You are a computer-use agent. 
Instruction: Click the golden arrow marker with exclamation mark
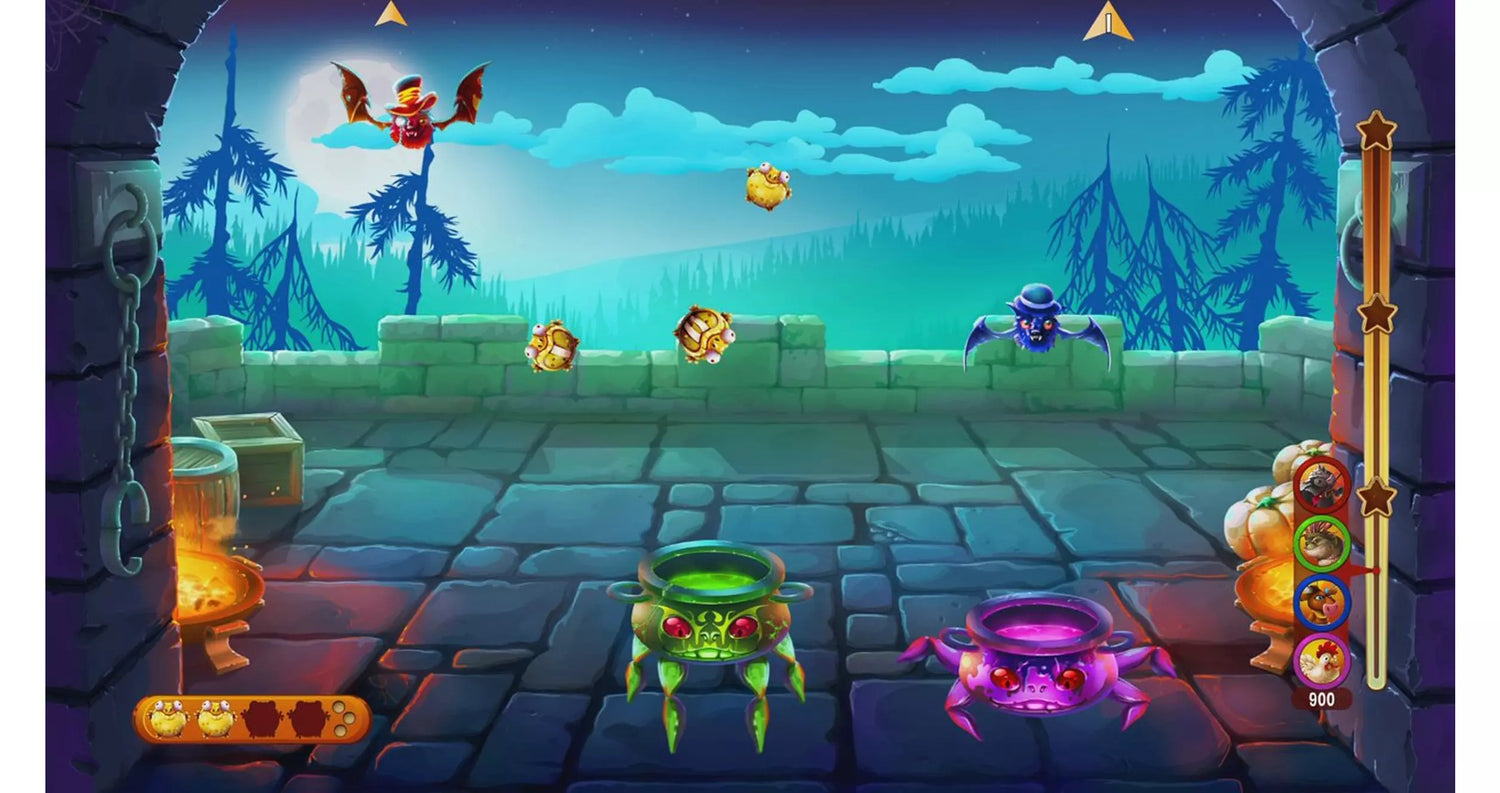(1108, 22)
